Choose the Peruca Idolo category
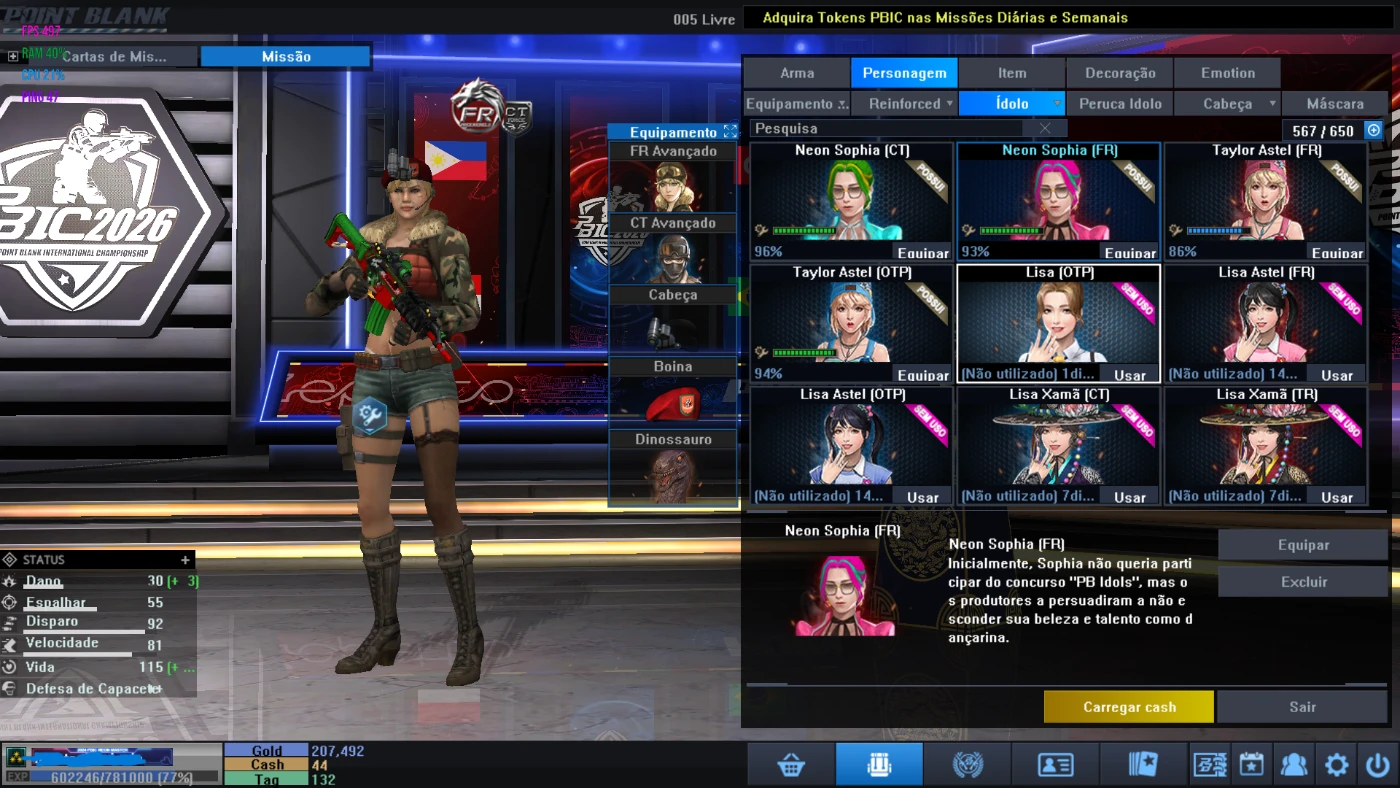 pos(1120,104)
